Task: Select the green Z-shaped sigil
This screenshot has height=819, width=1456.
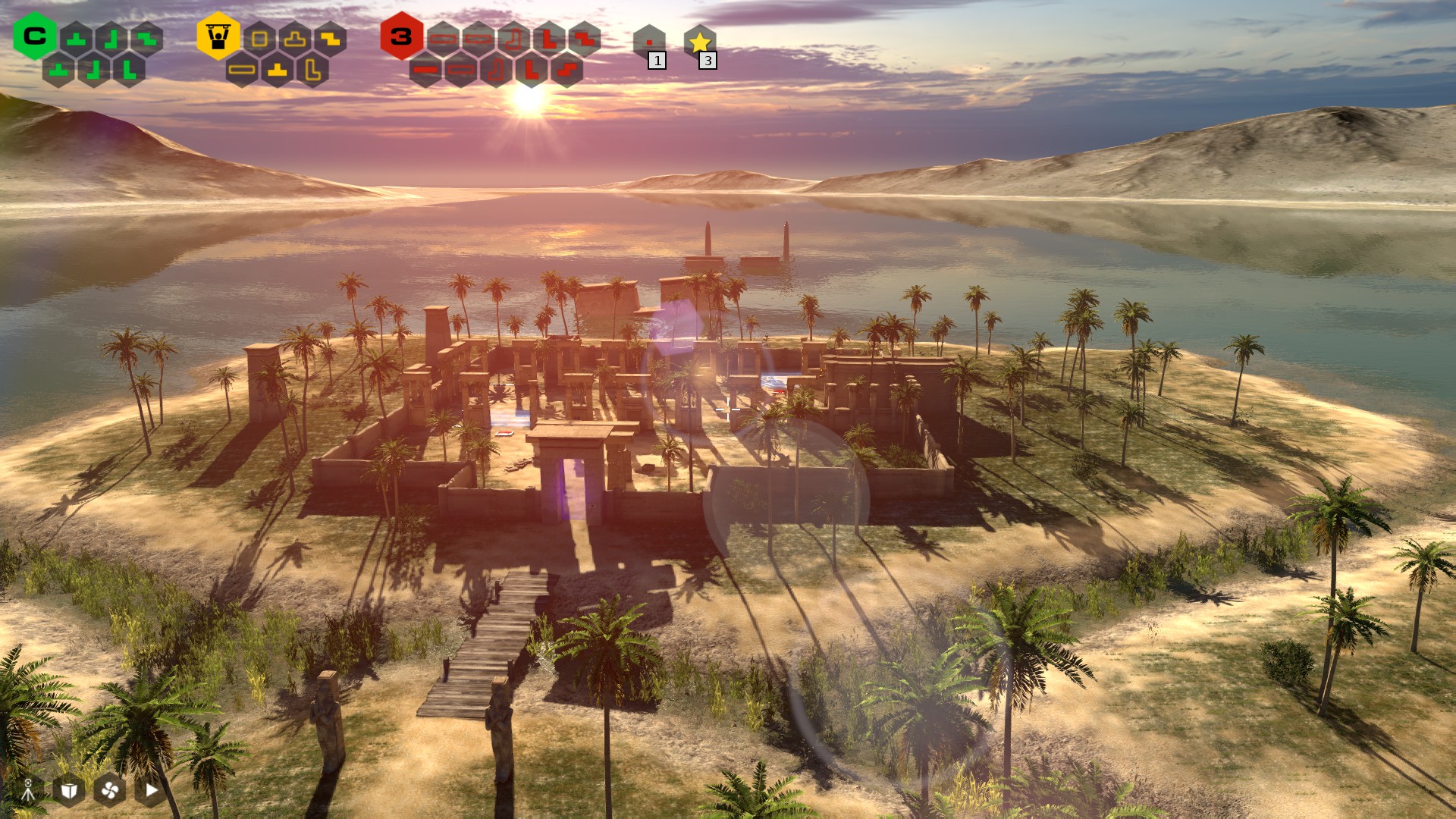Action: [x=147, y=39]
